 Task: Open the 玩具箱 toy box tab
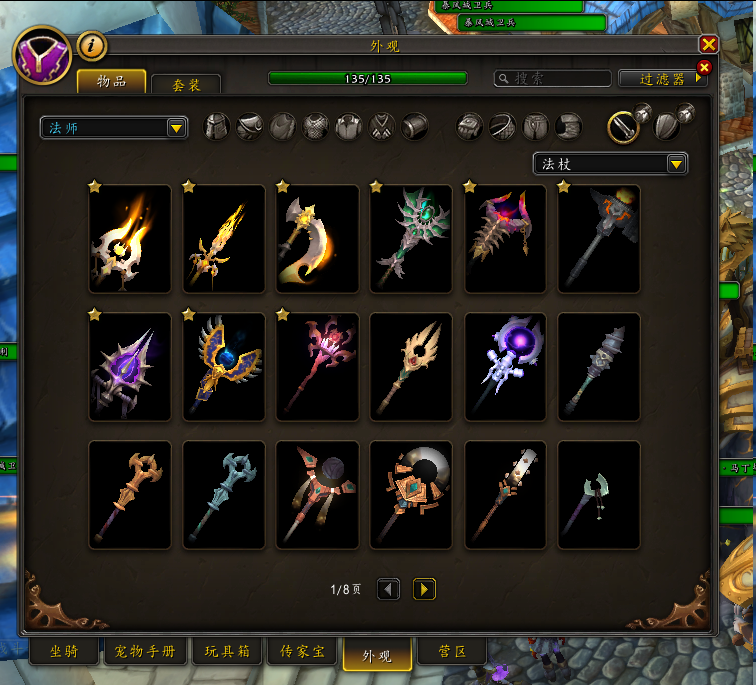227,652
